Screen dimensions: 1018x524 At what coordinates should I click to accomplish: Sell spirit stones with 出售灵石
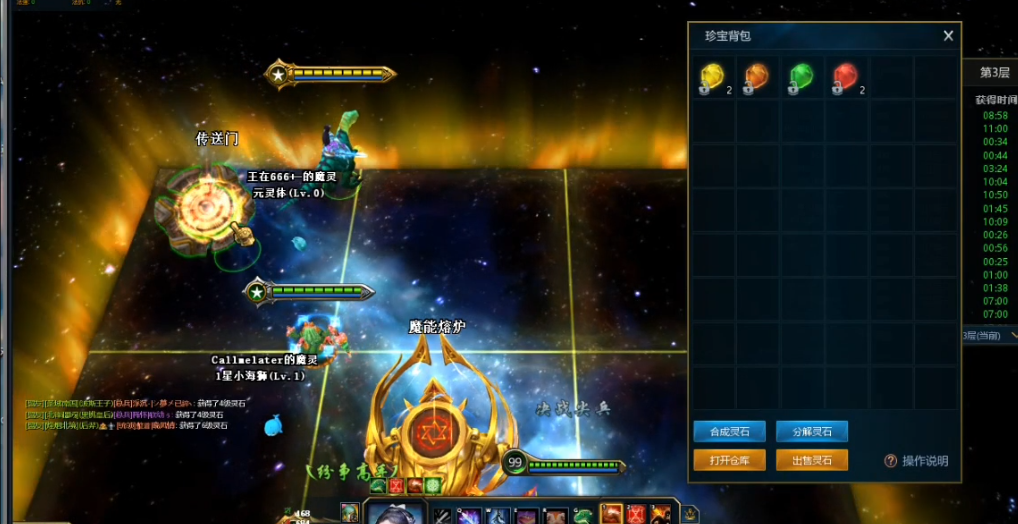click(x=811, y=460)
